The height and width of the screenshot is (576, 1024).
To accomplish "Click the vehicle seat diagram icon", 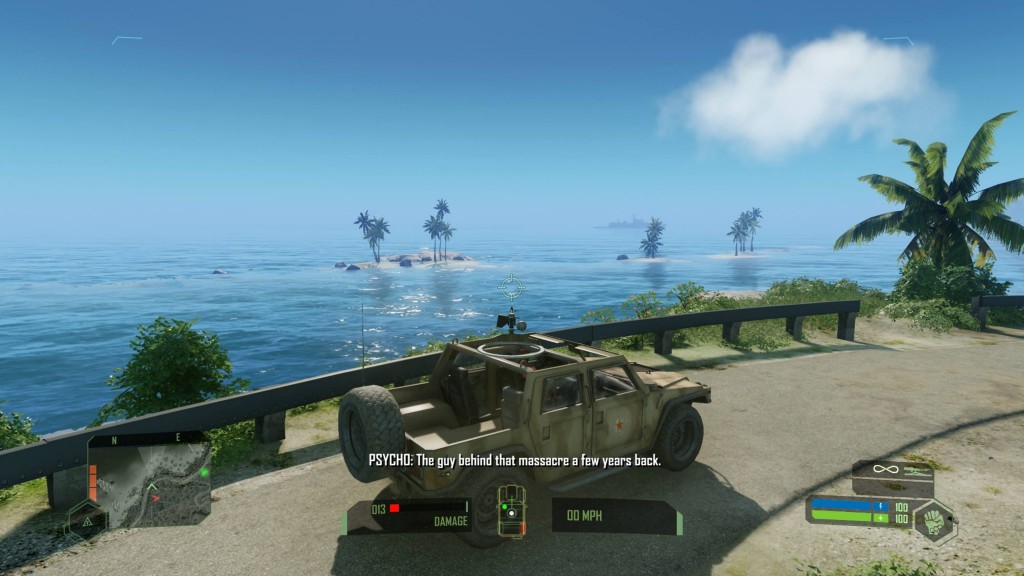I will pos(512,511).
